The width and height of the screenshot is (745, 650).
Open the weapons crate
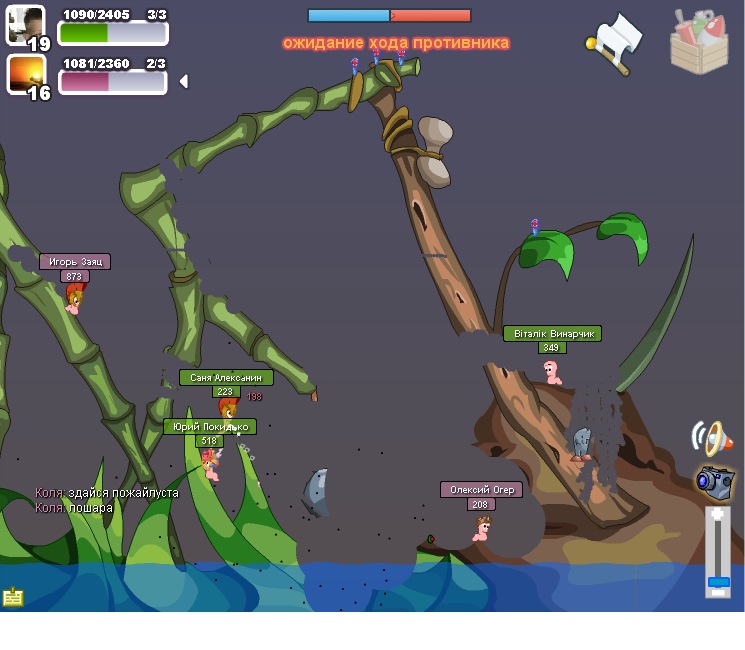pos(699,42)
